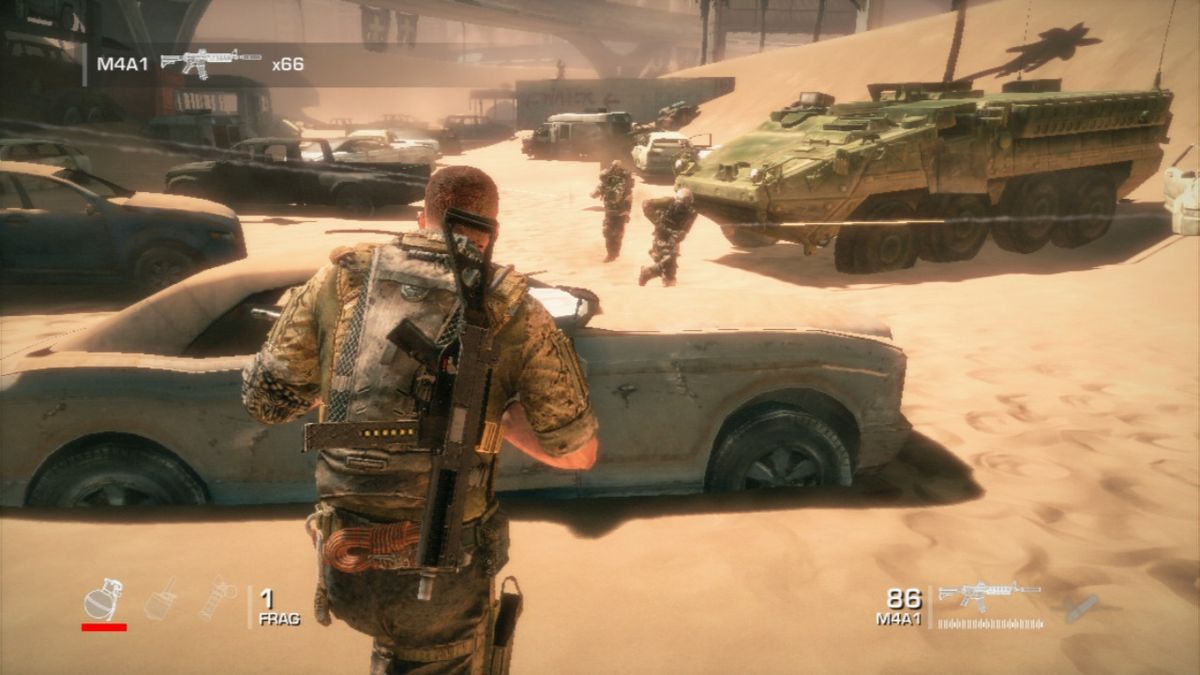Select the frag grenade icon
Image resolution: width=1200 pixels, height=675 pixels.
click(103, 600)
